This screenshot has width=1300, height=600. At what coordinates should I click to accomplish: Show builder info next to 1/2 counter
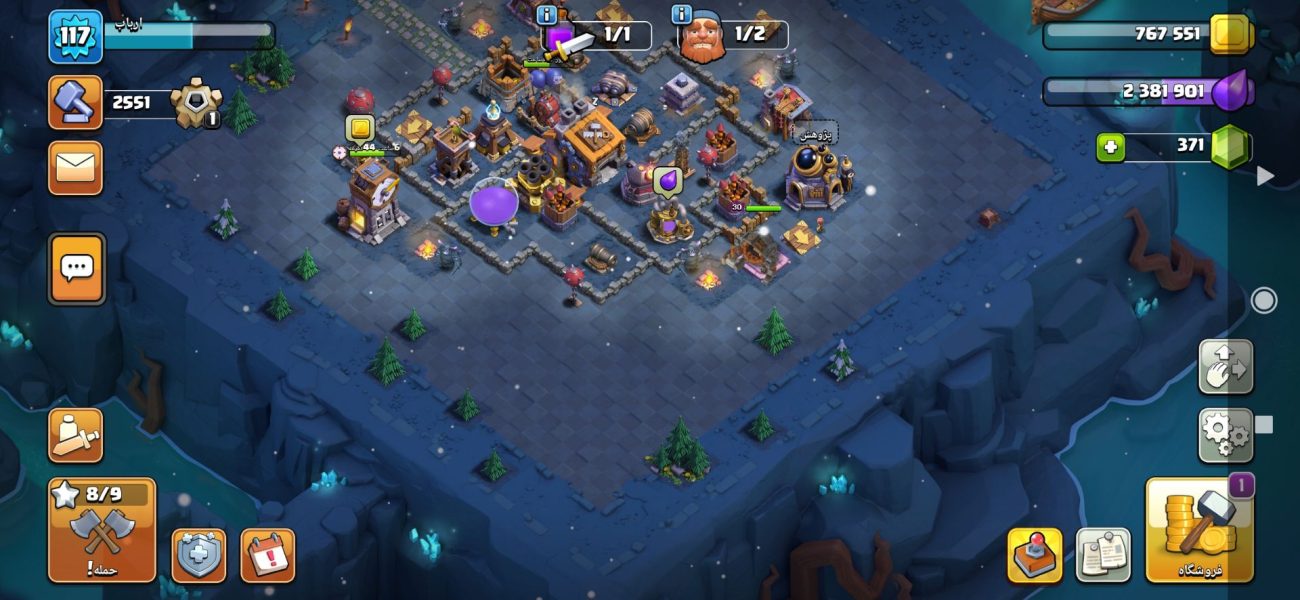[683, 15]
